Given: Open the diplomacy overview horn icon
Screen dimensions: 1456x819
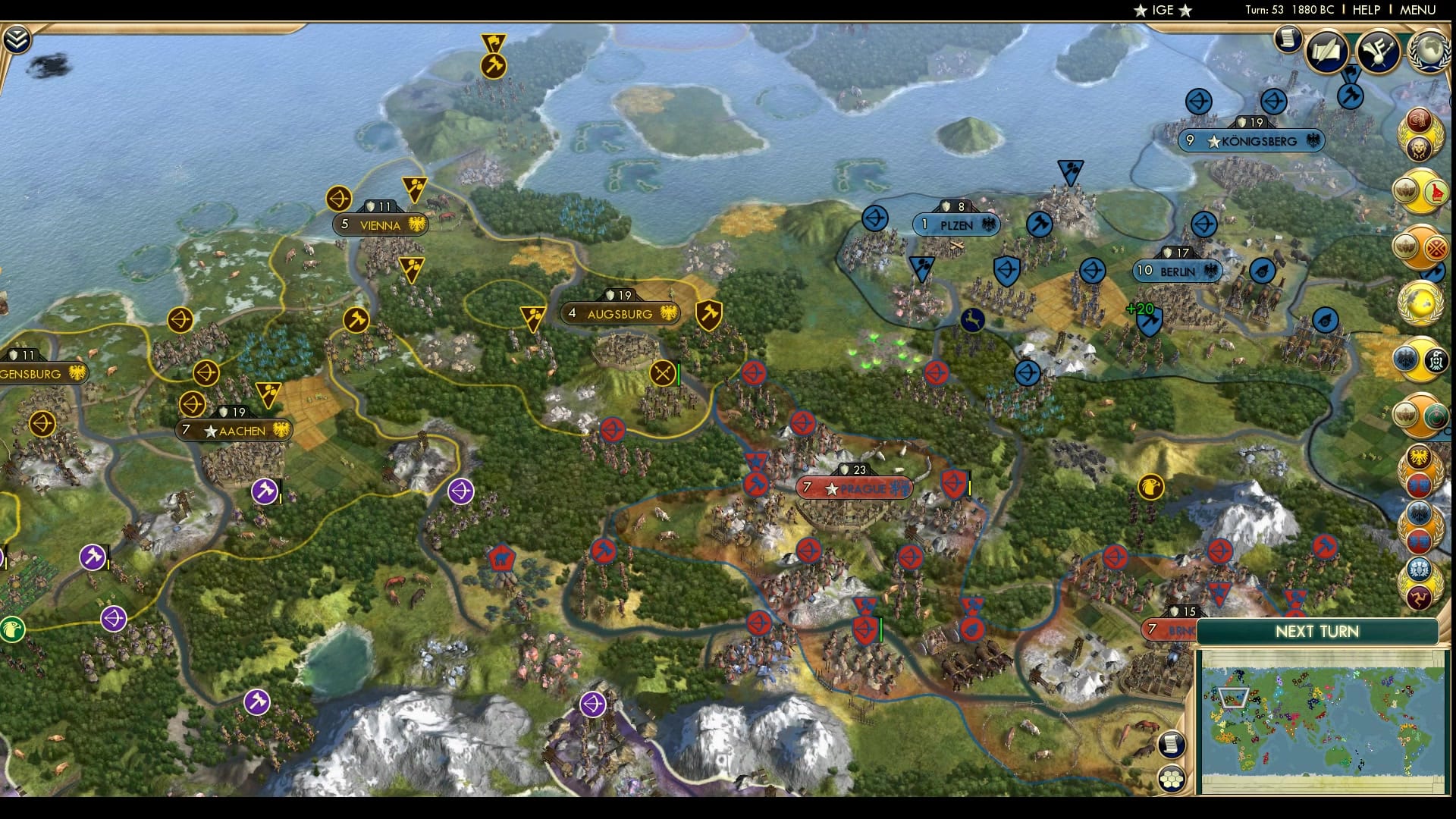Looking at the screenshot, I should coord(1377,51).
